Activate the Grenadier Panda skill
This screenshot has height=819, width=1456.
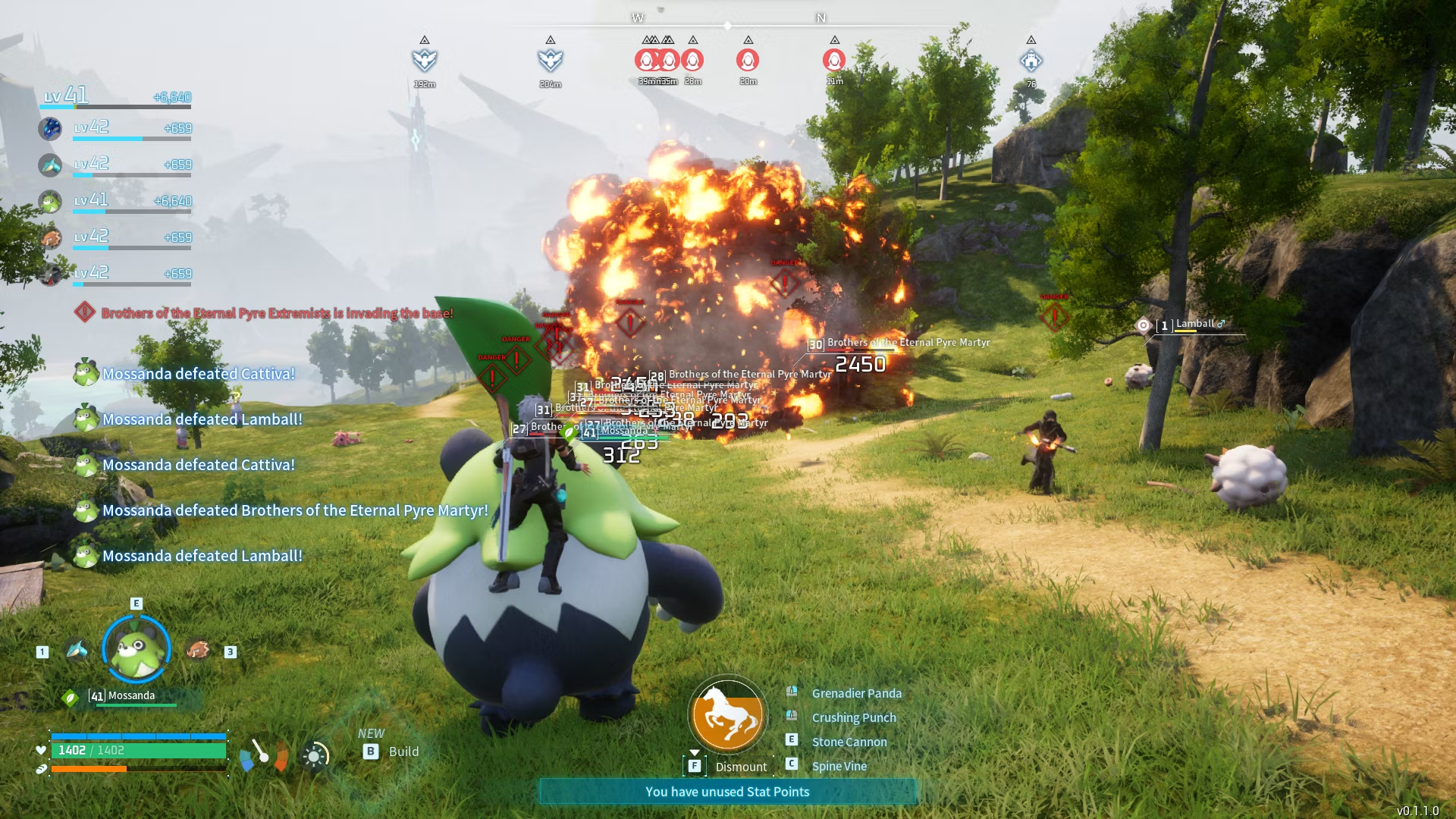coord(856,693)
